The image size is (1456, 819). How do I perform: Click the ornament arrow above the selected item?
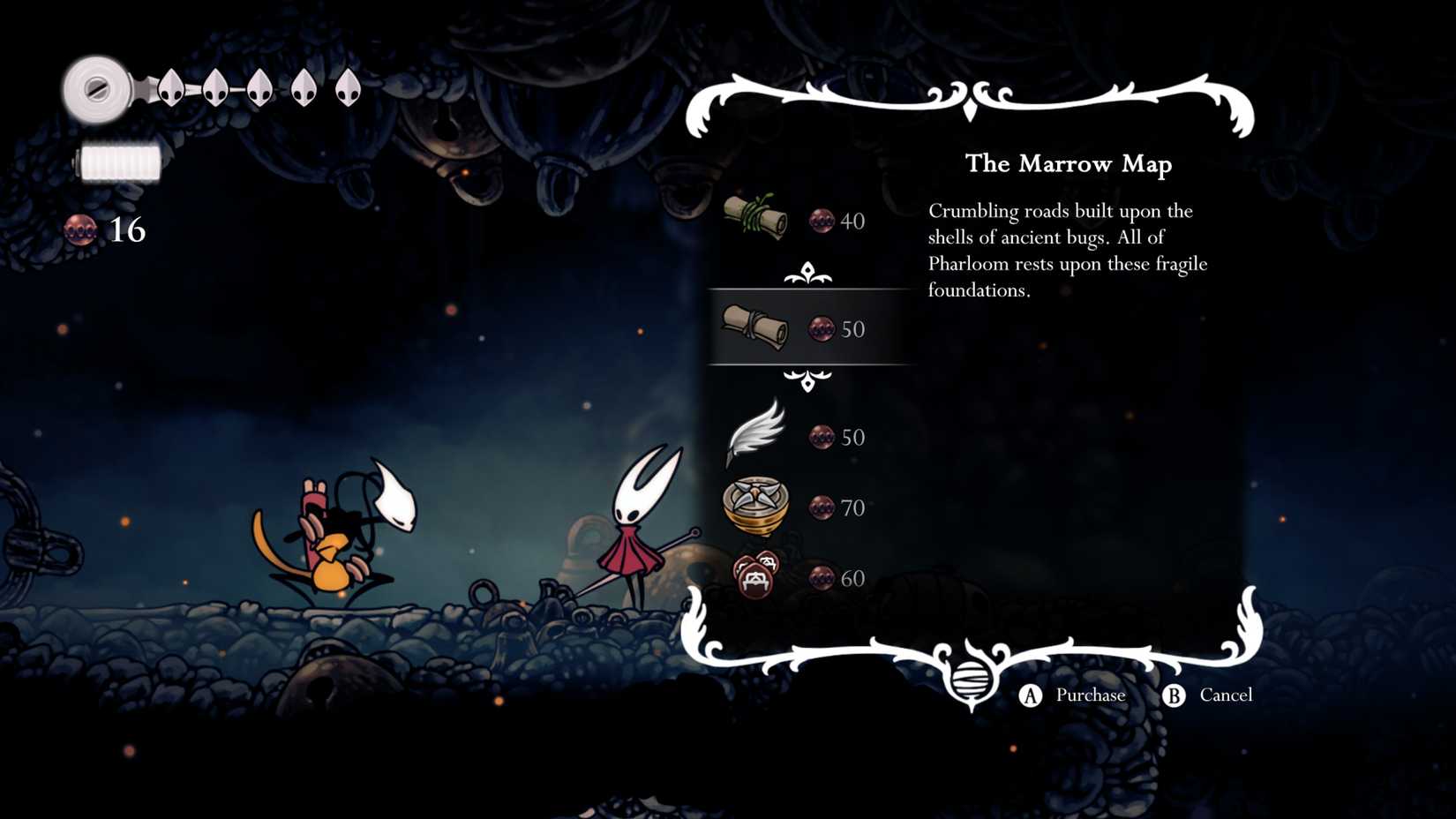[808, 272]
